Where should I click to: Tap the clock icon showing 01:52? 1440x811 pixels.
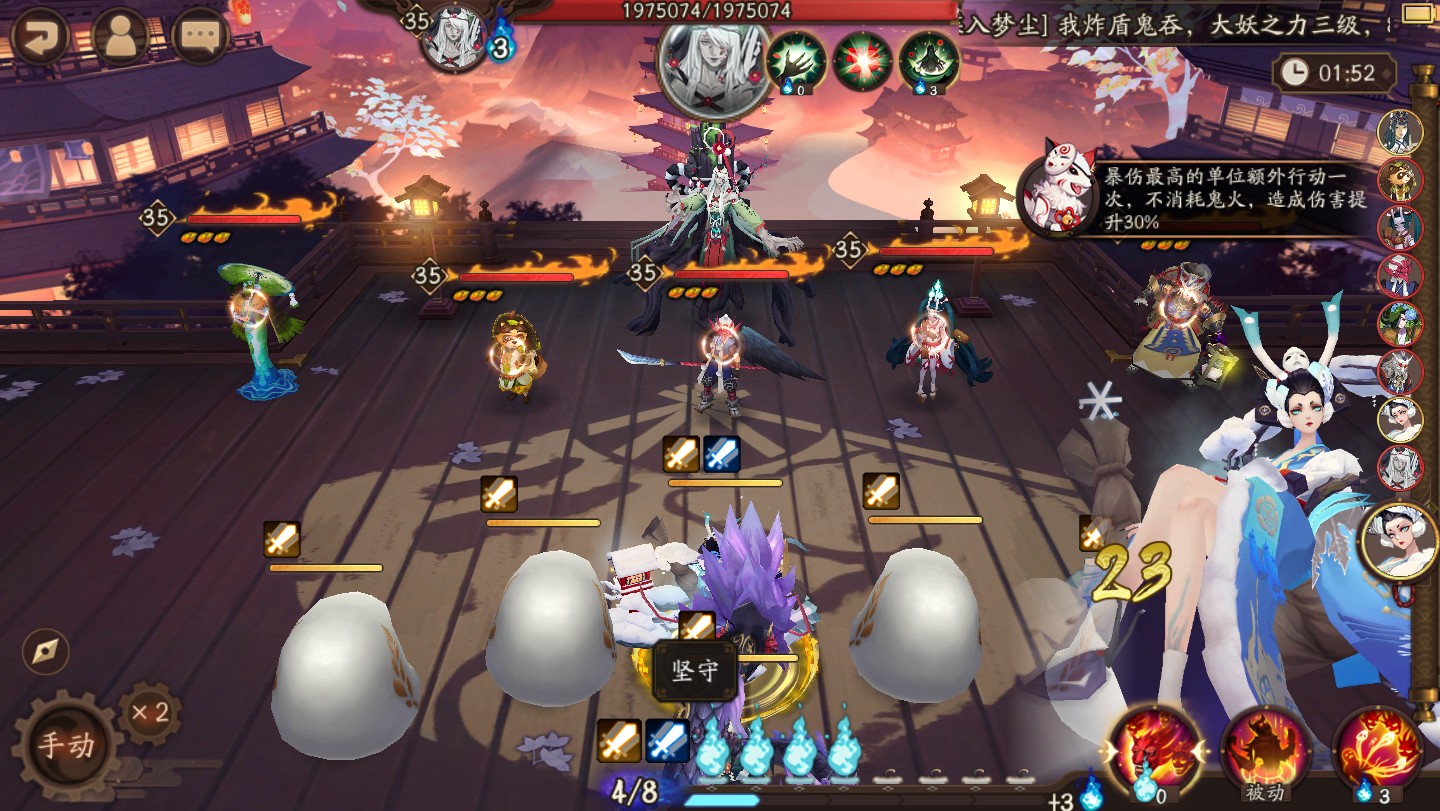tap(1295, 74)
